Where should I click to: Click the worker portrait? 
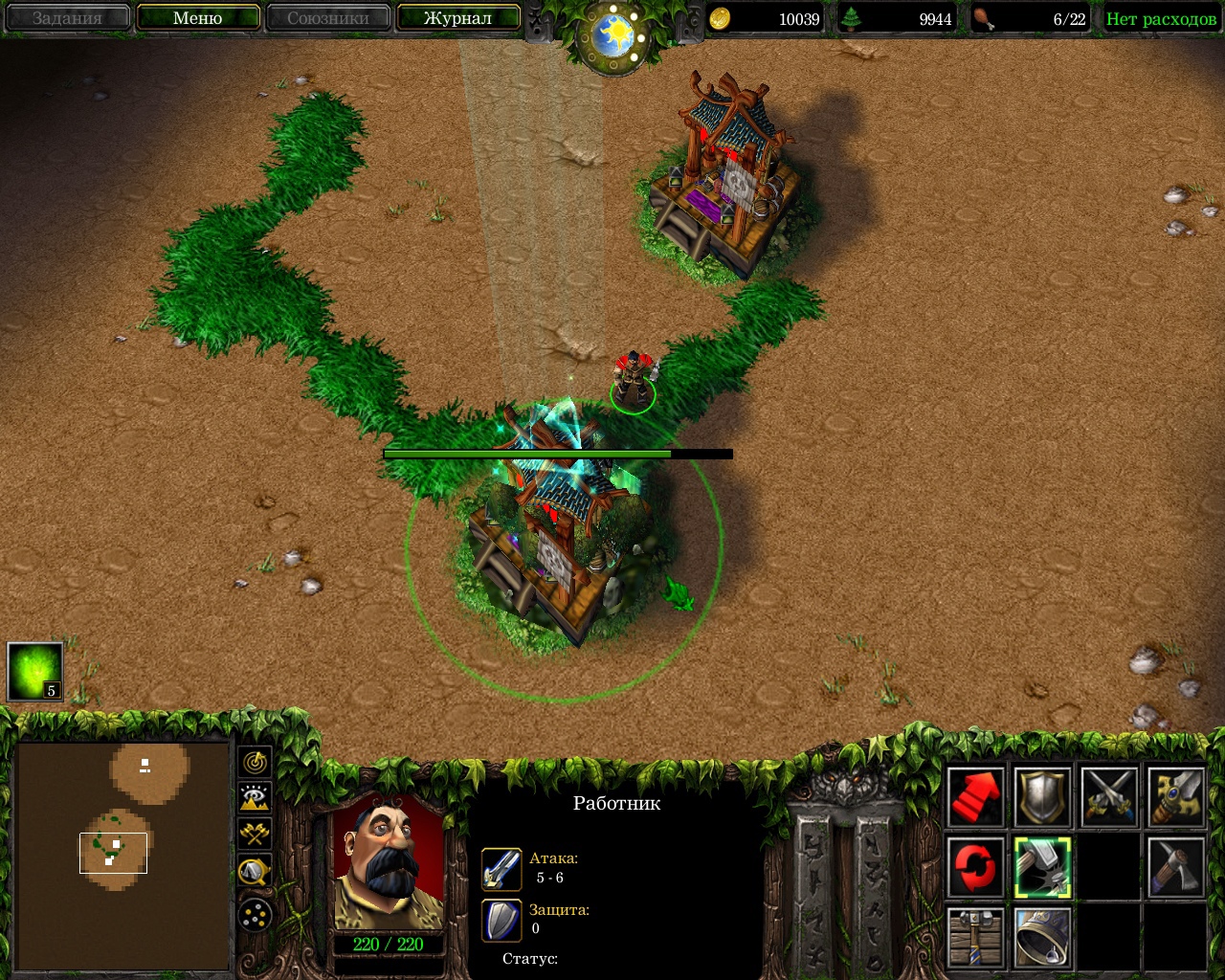[389, 861]
